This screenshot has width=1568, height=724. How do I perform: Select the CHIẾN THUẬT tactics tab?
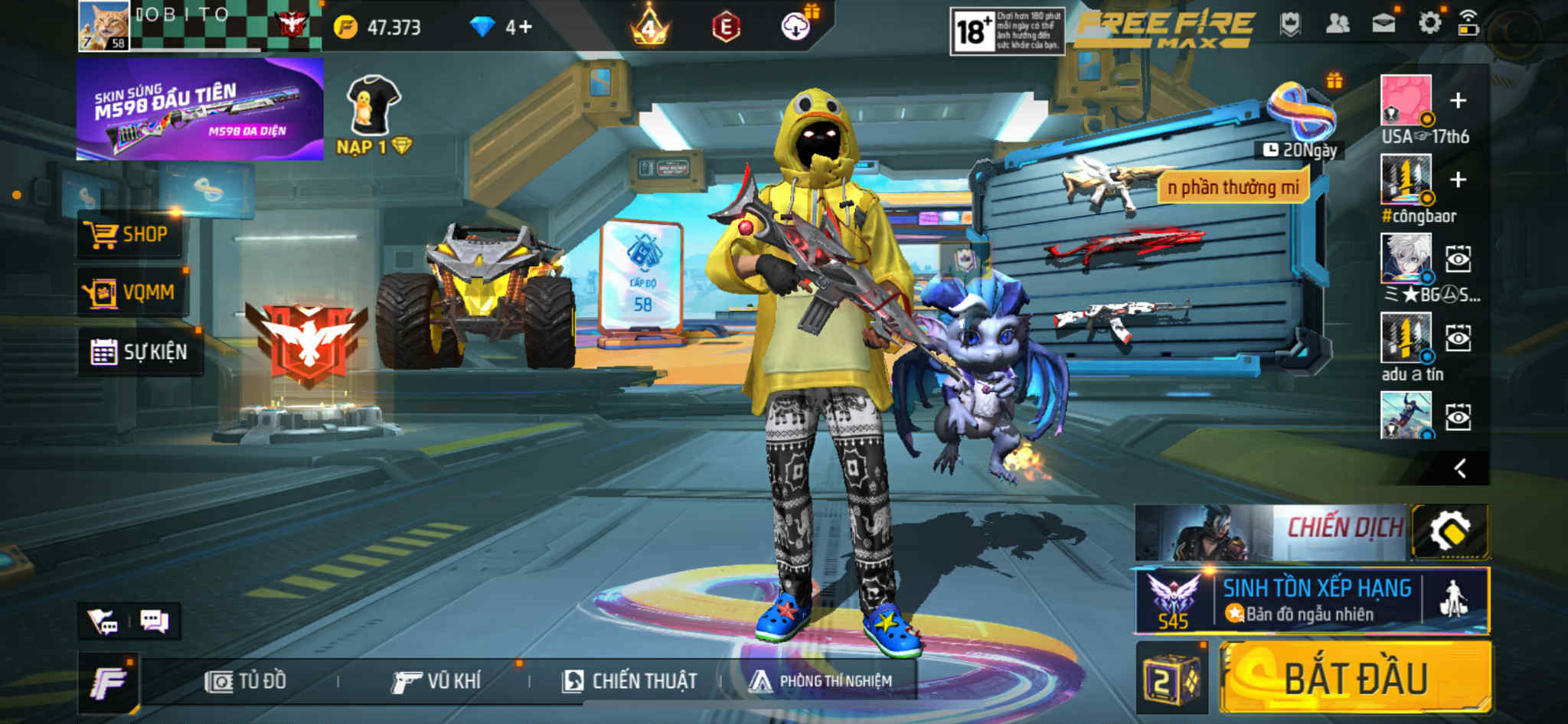(x=629, y=681)
